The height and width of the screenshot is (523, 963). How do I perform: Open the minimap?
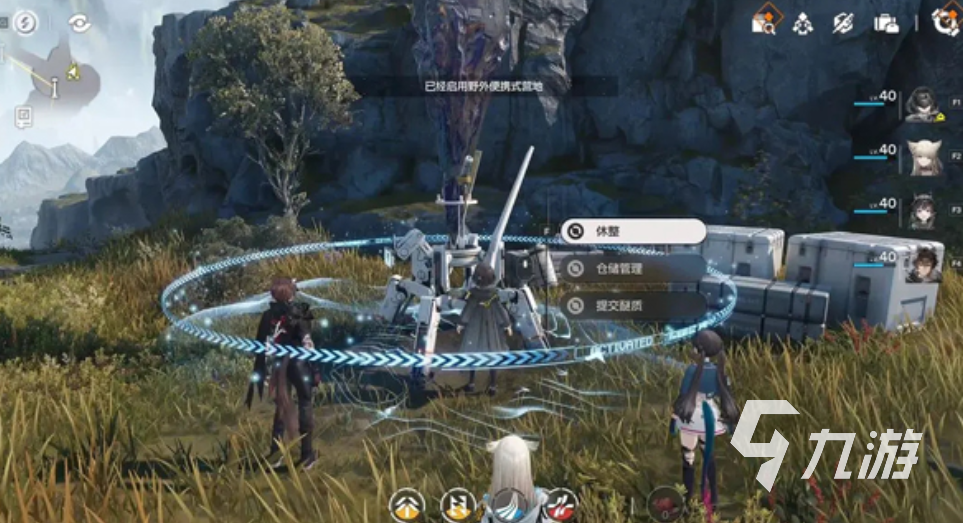tap(52, 77)
